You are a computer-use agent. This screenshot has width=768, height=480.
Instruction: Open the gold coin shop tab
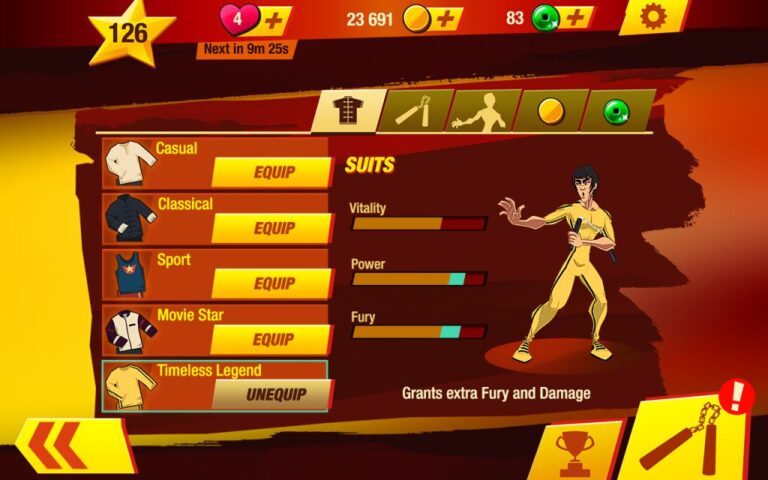(x=549, y=111)
